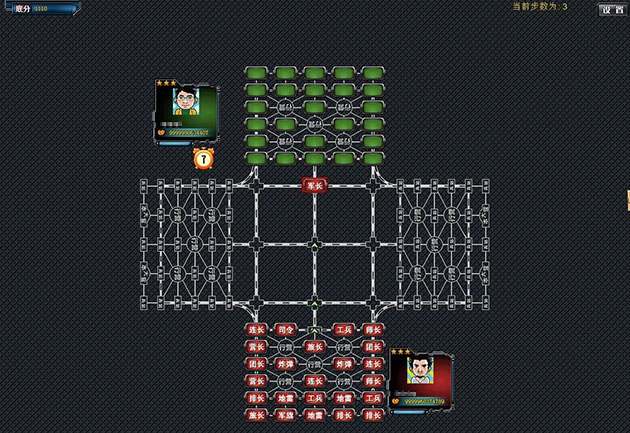Select the 司令 commander piece

[x=286, y=329]
